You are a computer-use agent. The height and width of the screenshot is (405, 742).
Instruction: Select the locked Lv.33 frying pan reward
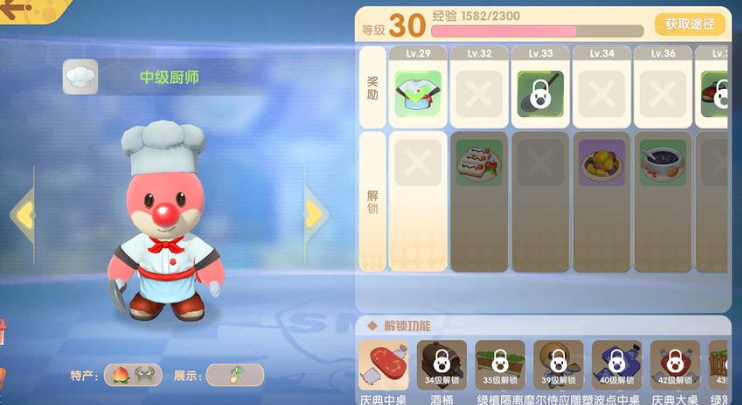click(x=540, y=94)
